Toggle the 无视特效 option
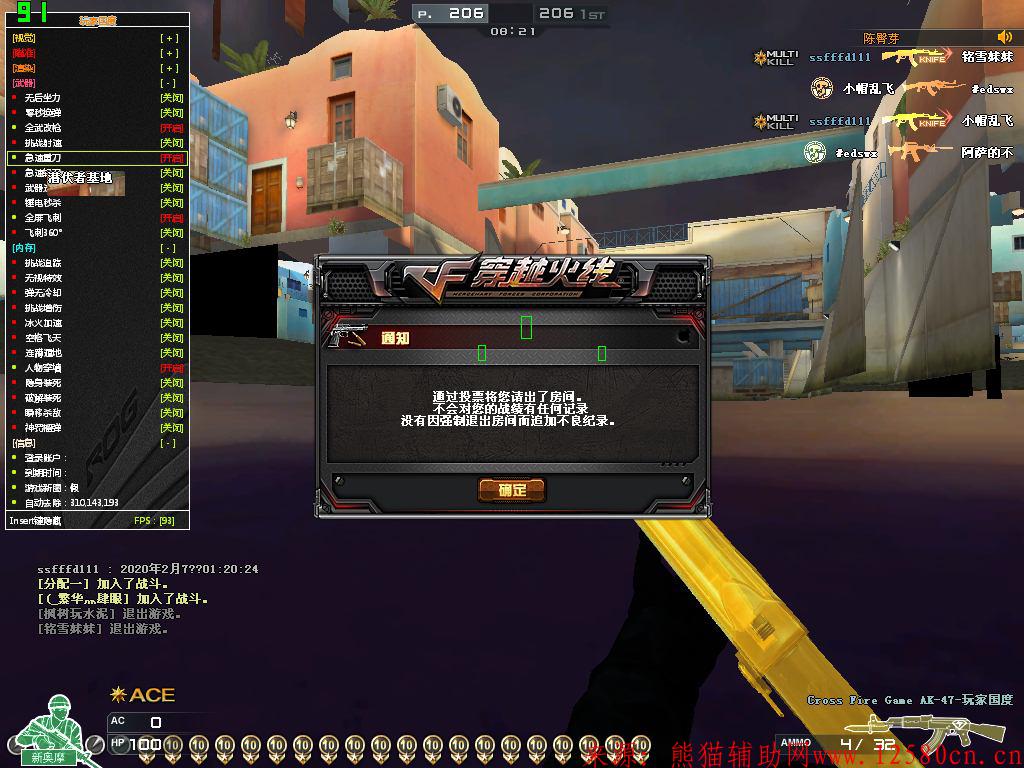Image resolution: width=1024 pixels, height=768 pixels. 171,278
